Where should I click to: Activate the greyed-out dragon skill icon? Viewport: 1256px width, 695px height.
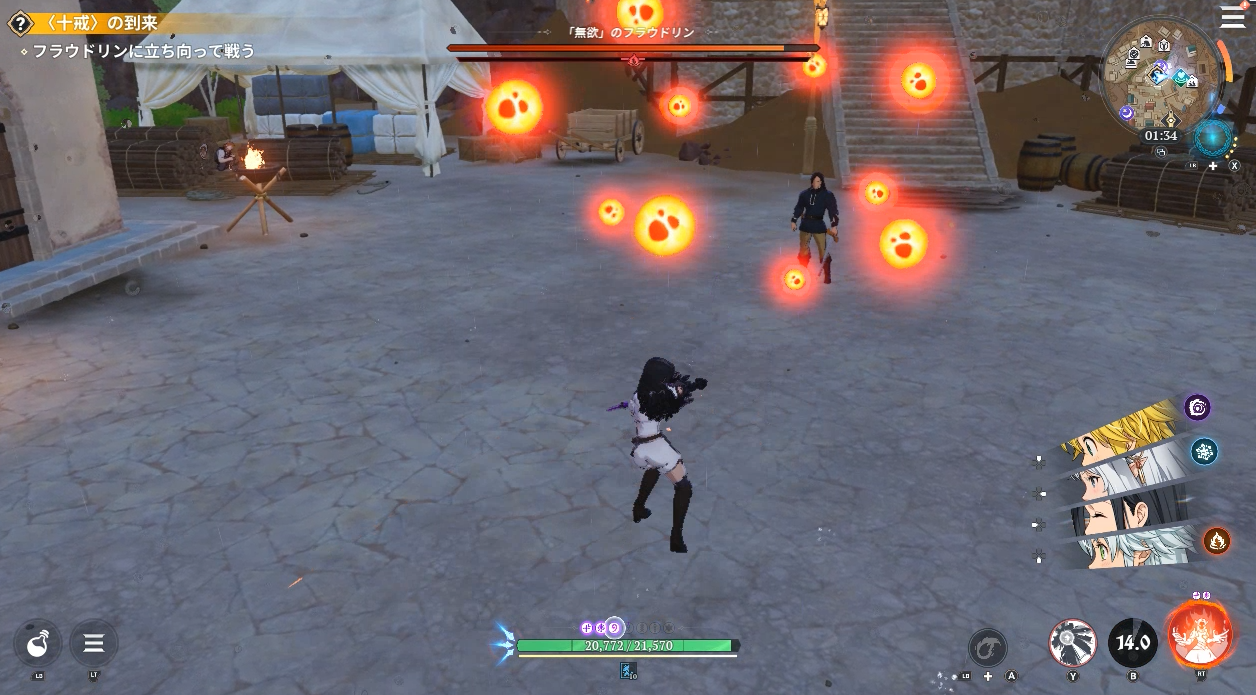coord(987,647)
